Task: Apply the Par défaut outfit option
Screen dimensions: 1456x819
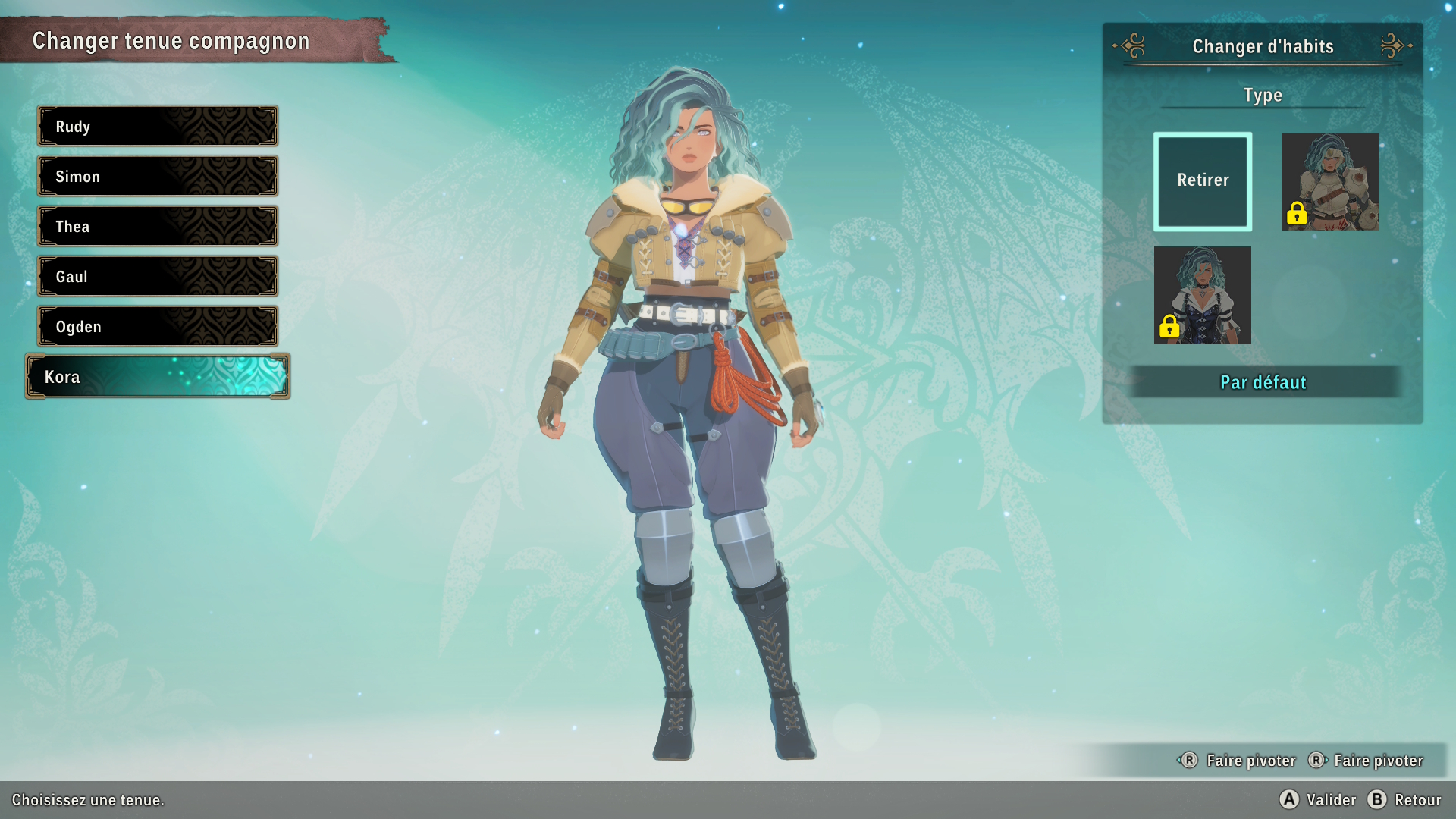Action: pyautogui.click(x=1263, y=382)
